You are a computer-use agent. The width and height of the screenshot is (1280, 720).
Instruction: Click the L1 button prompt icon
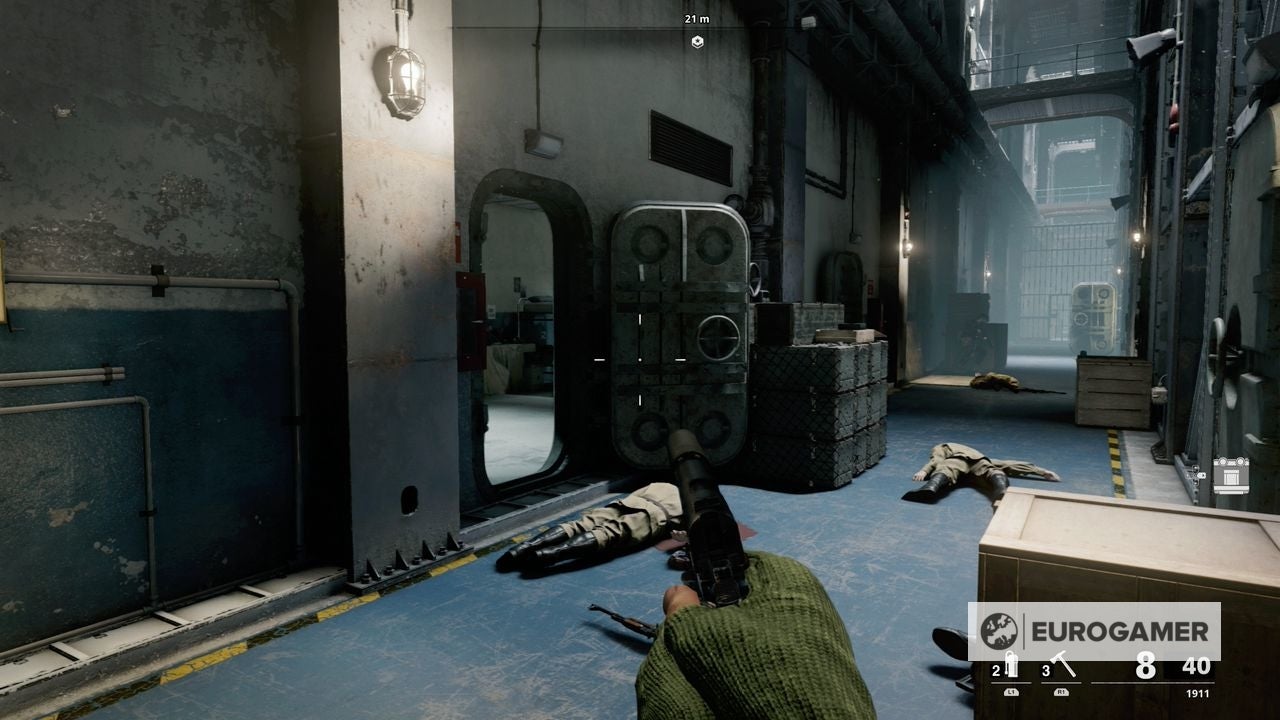1012,692
